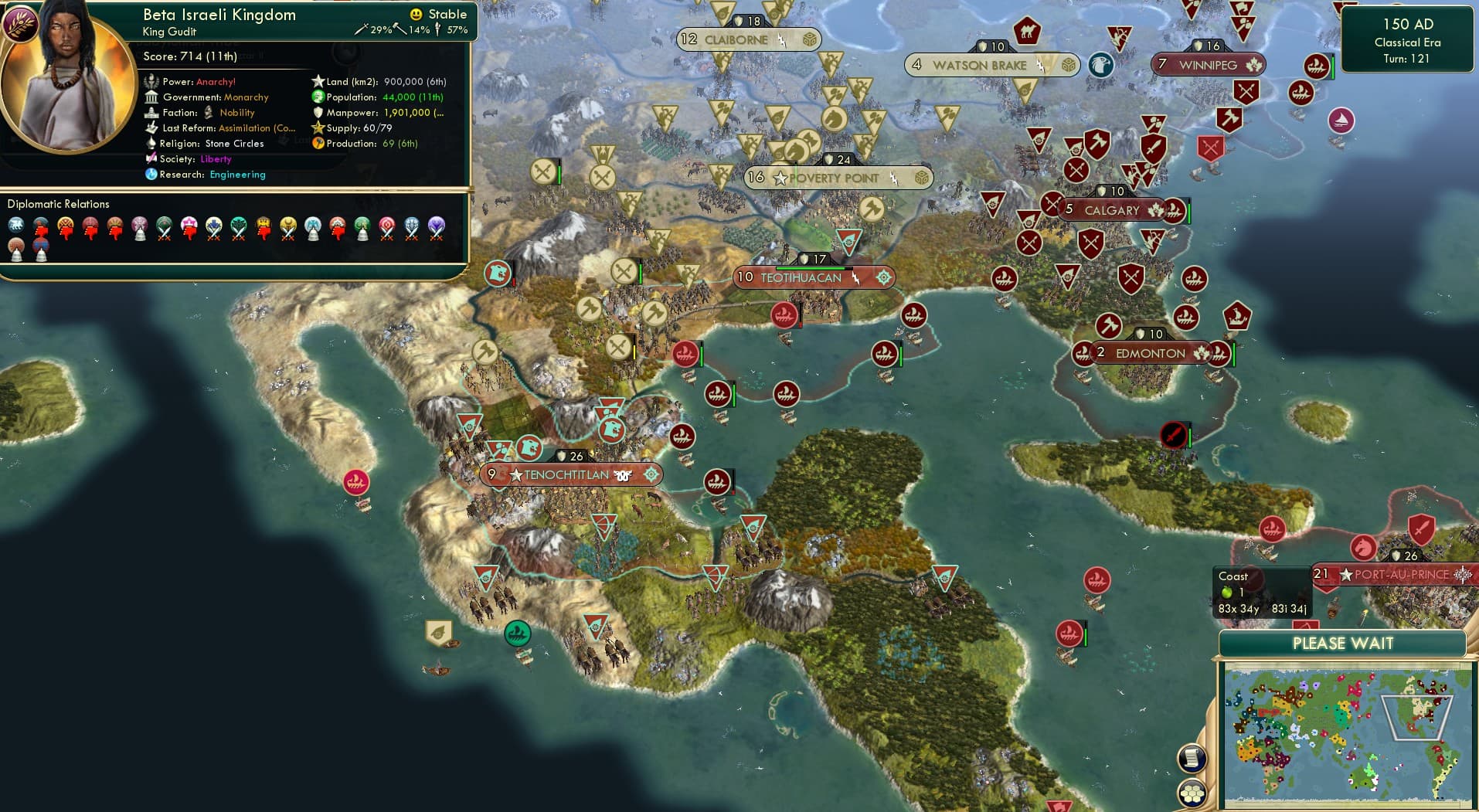Click the Stone Circles religion icon

click(x=152, y=144)
